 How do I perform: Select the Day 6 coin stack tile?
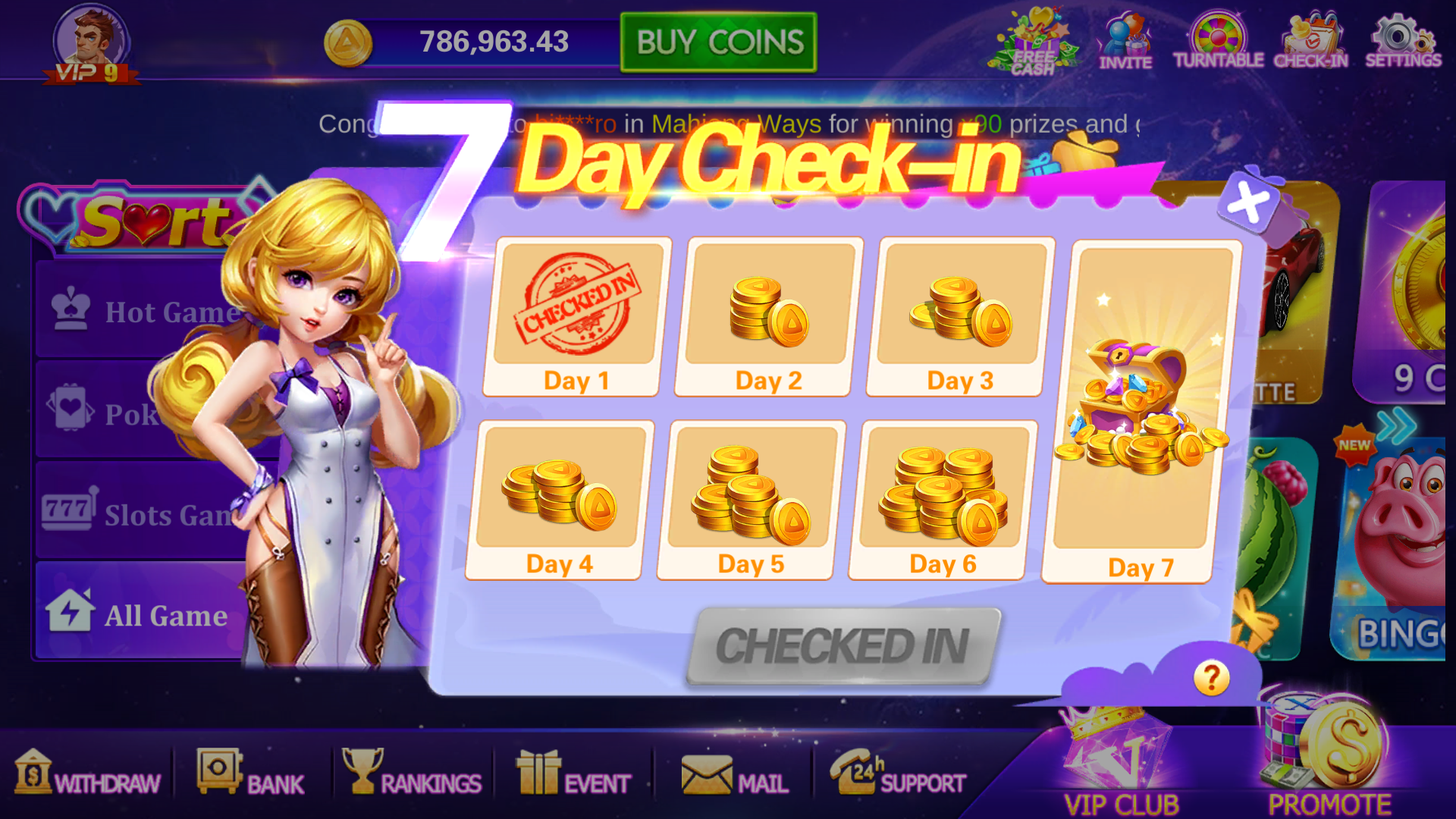click(943, 500)
